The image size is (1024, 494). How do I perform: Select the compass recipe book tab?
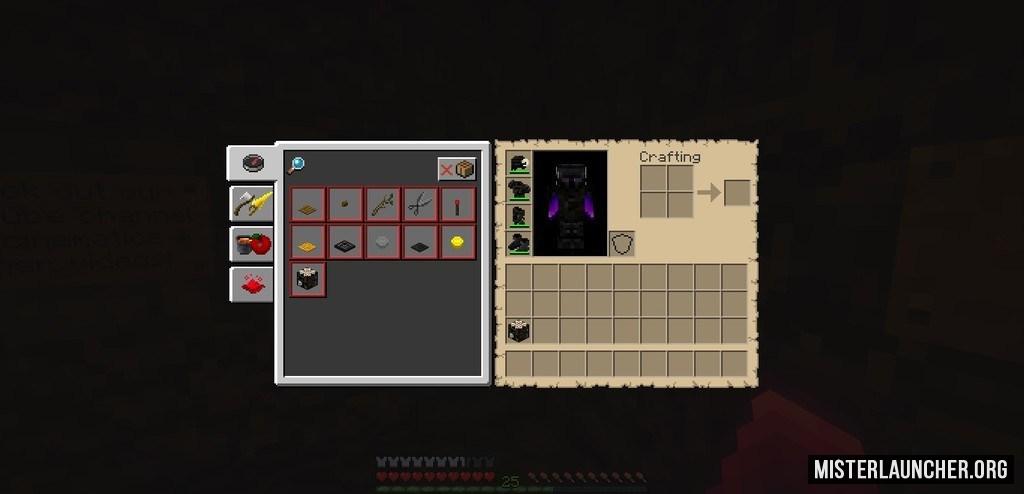point(251,164)
